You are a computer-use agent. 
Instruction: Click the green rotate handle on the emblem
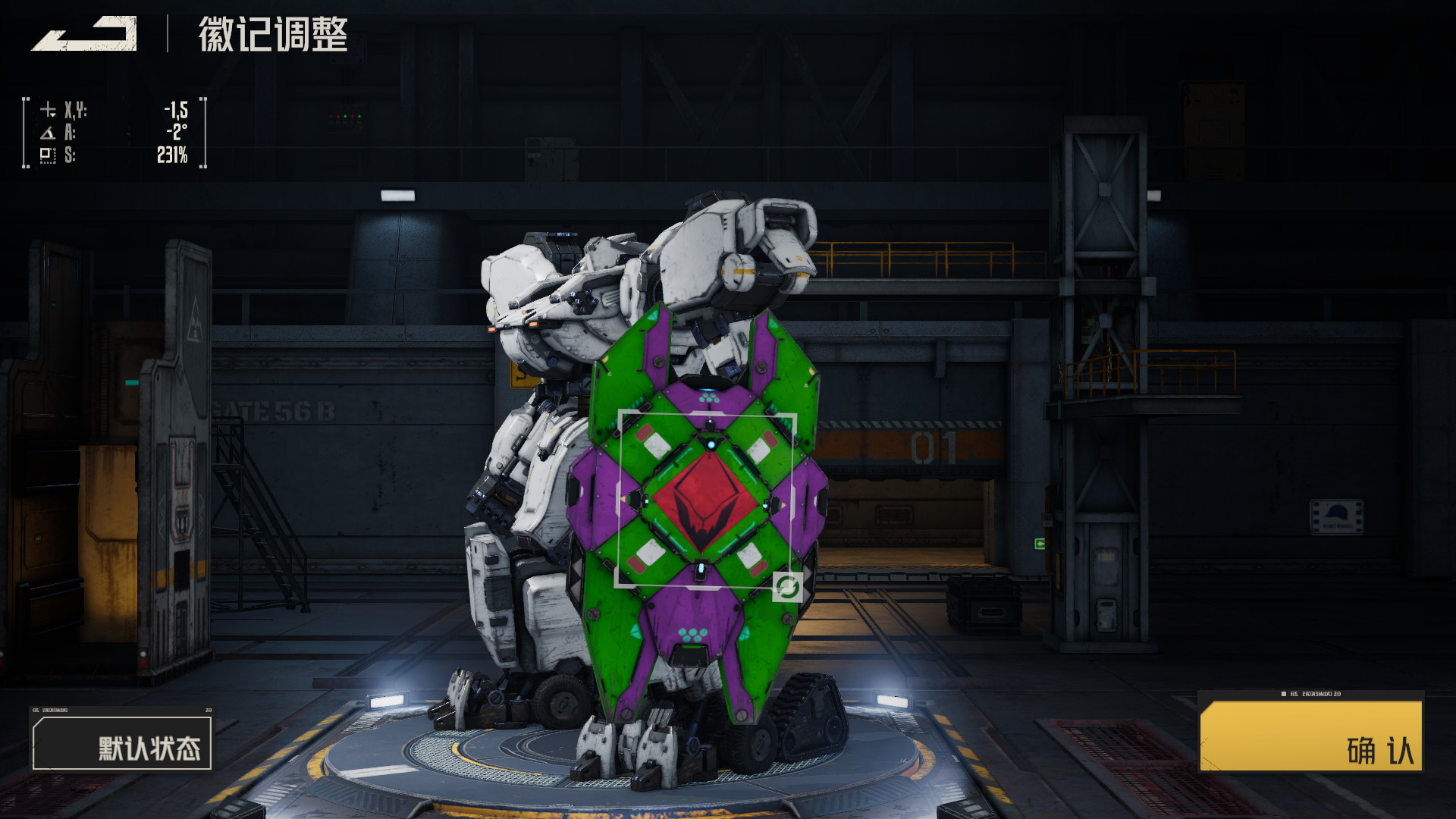pos(787,587)
